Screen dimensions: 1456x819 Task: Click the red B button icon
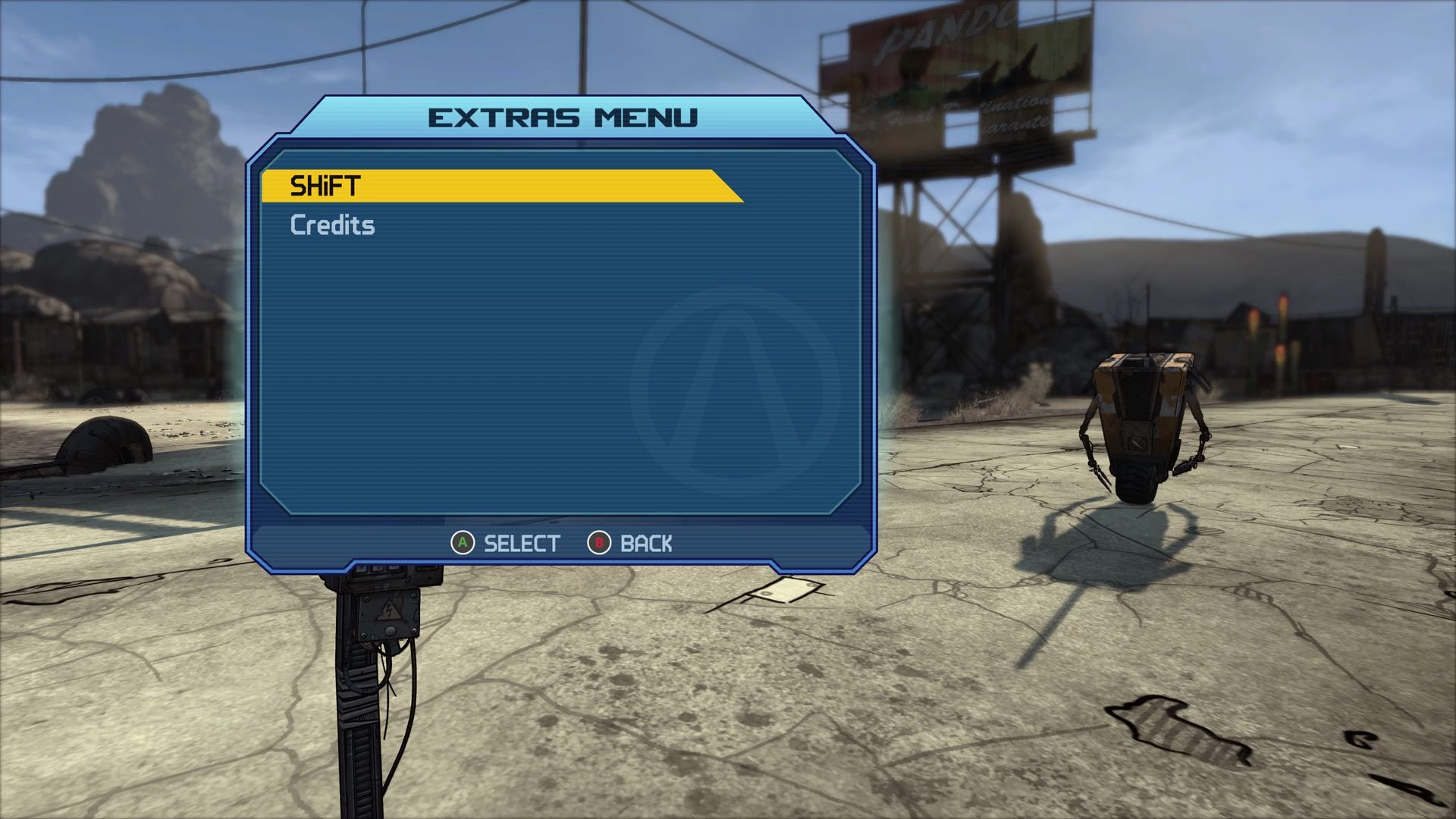tap(598, 543)
